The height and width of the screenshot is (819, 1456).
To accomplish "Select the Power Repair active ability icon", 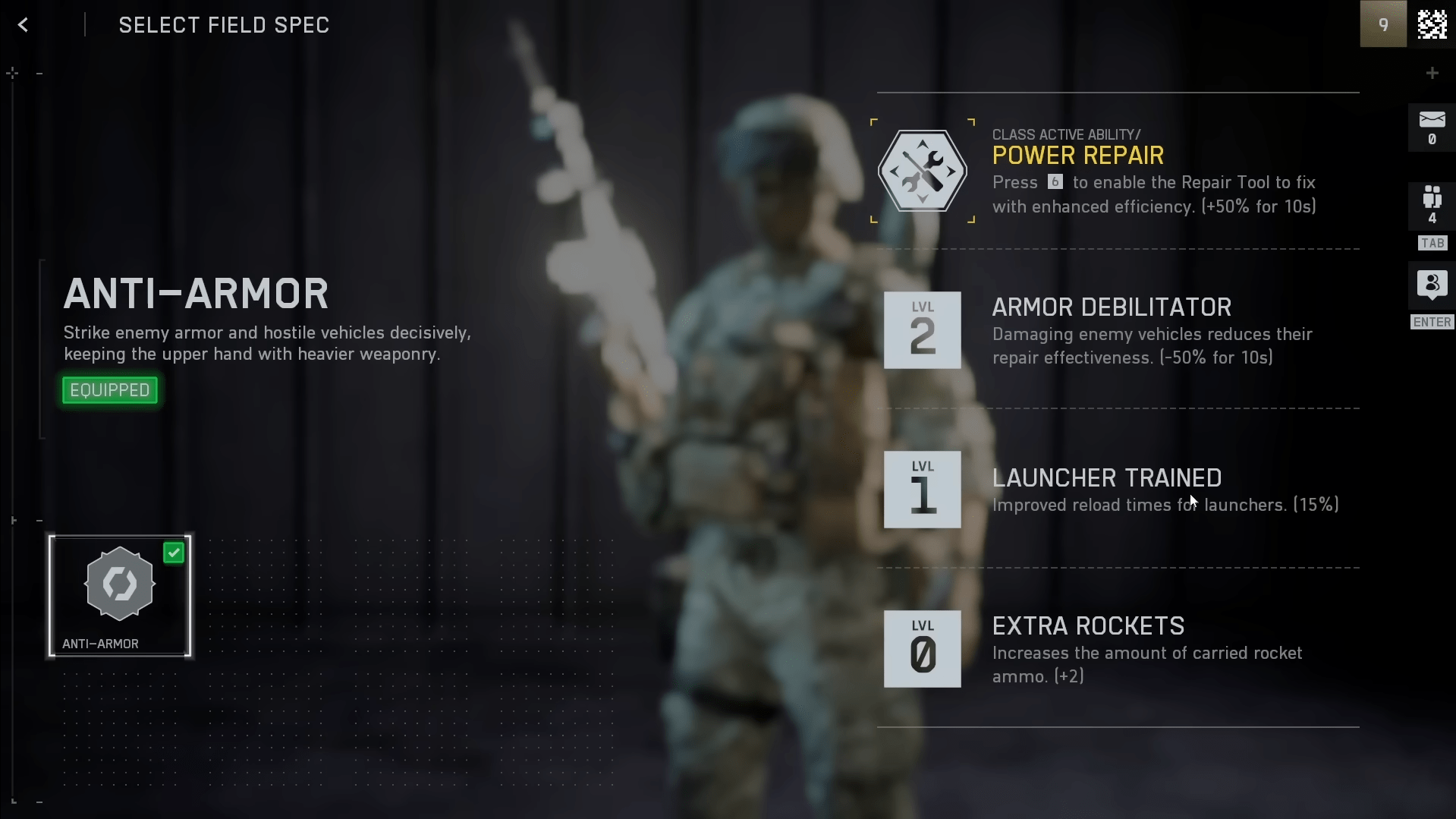I will 923,170.
